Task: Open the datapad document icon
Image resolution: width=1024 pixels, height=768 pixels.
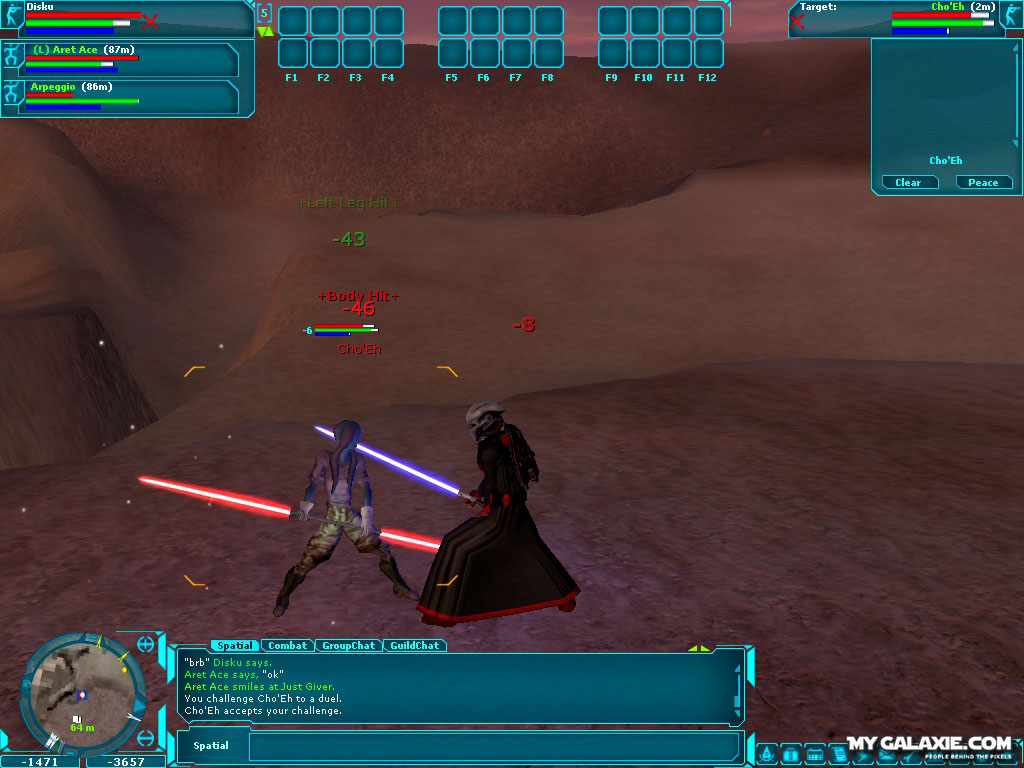Action: coord(838,753)
